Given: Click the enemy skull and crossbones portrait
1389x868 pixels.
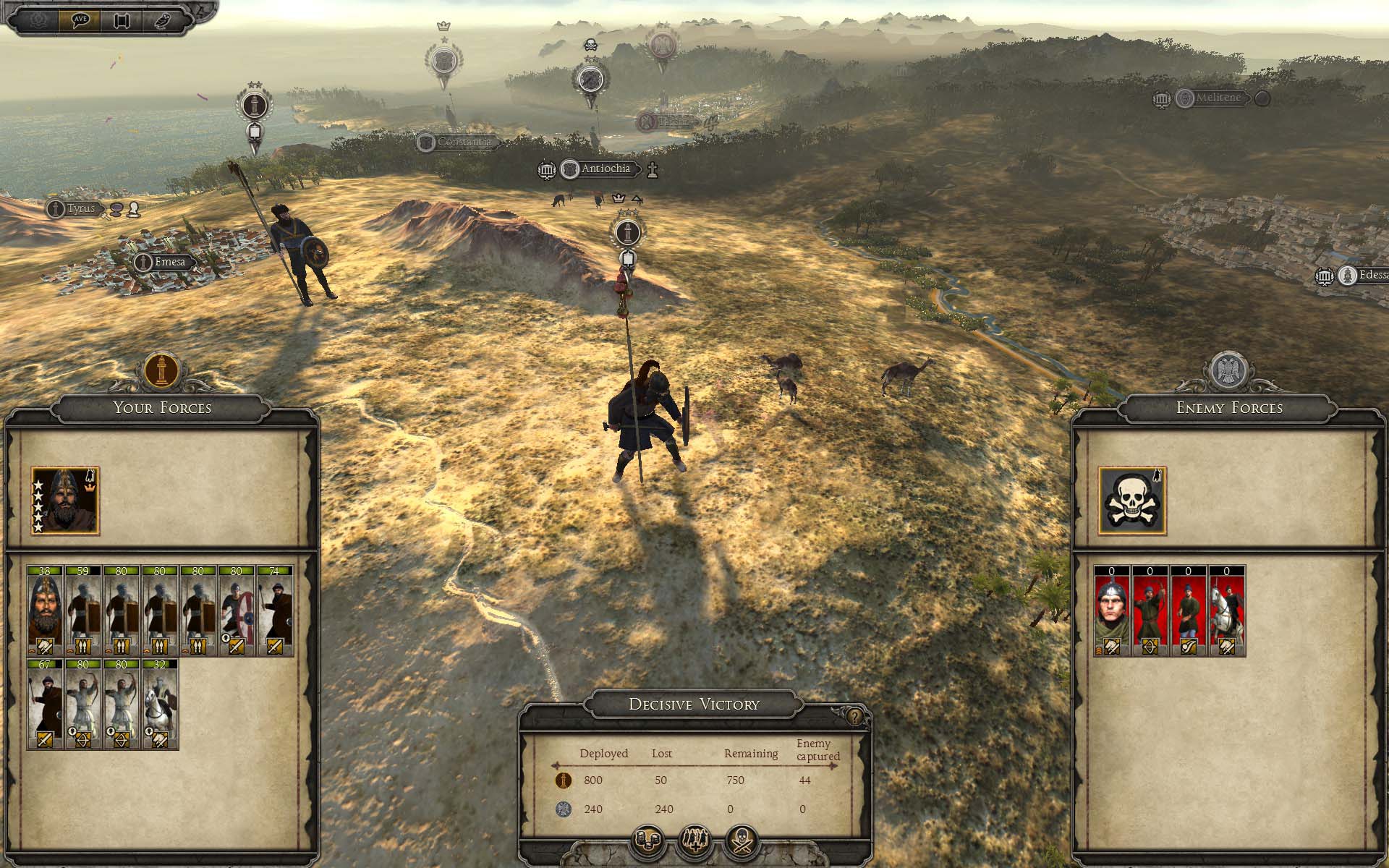Looking at the screenshot, I should (x=1132, y=501).
